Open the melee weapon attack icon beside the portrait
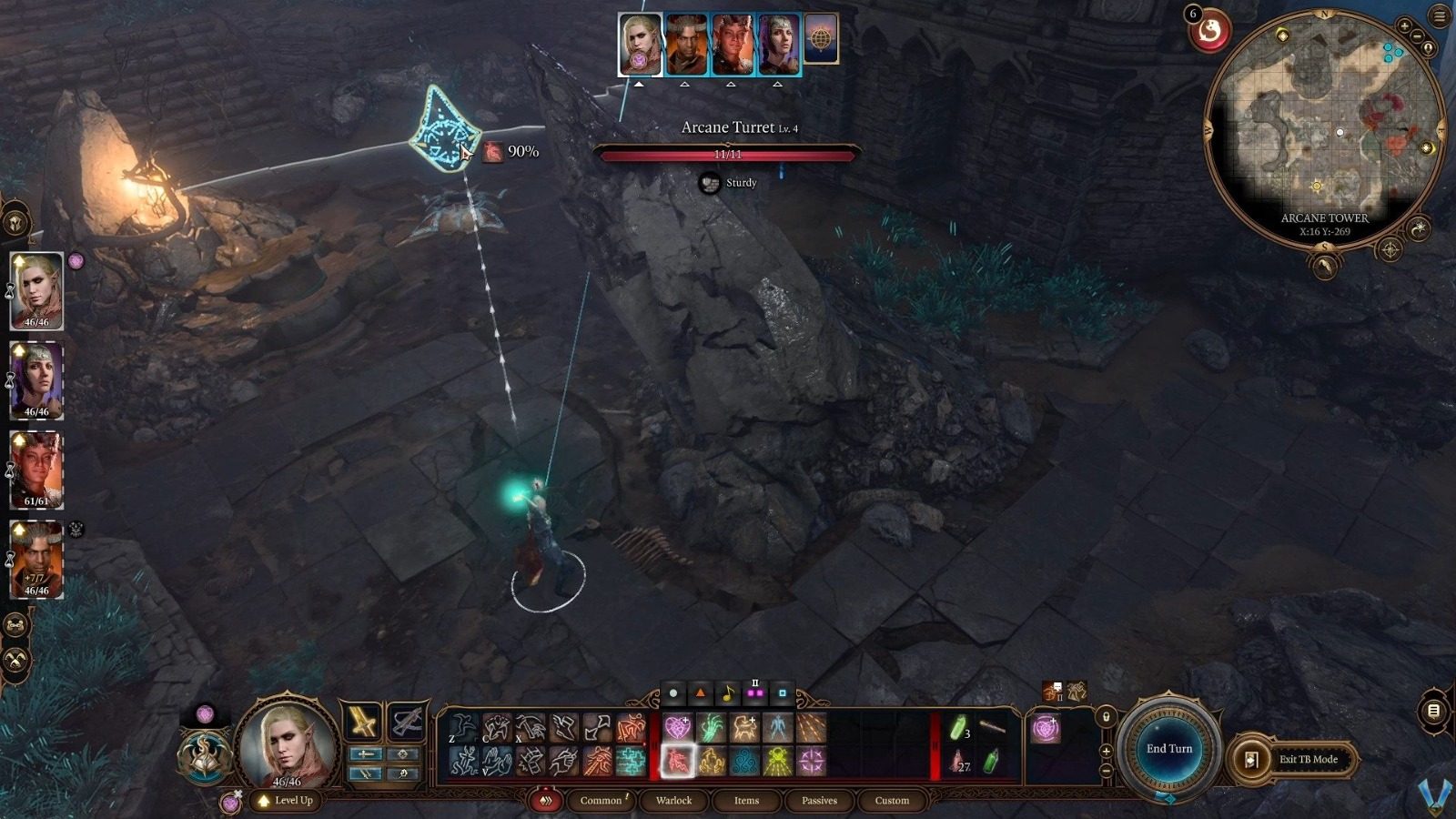Image resolution: width=1456 pixels, height=819 pixels. coord(364,722)
